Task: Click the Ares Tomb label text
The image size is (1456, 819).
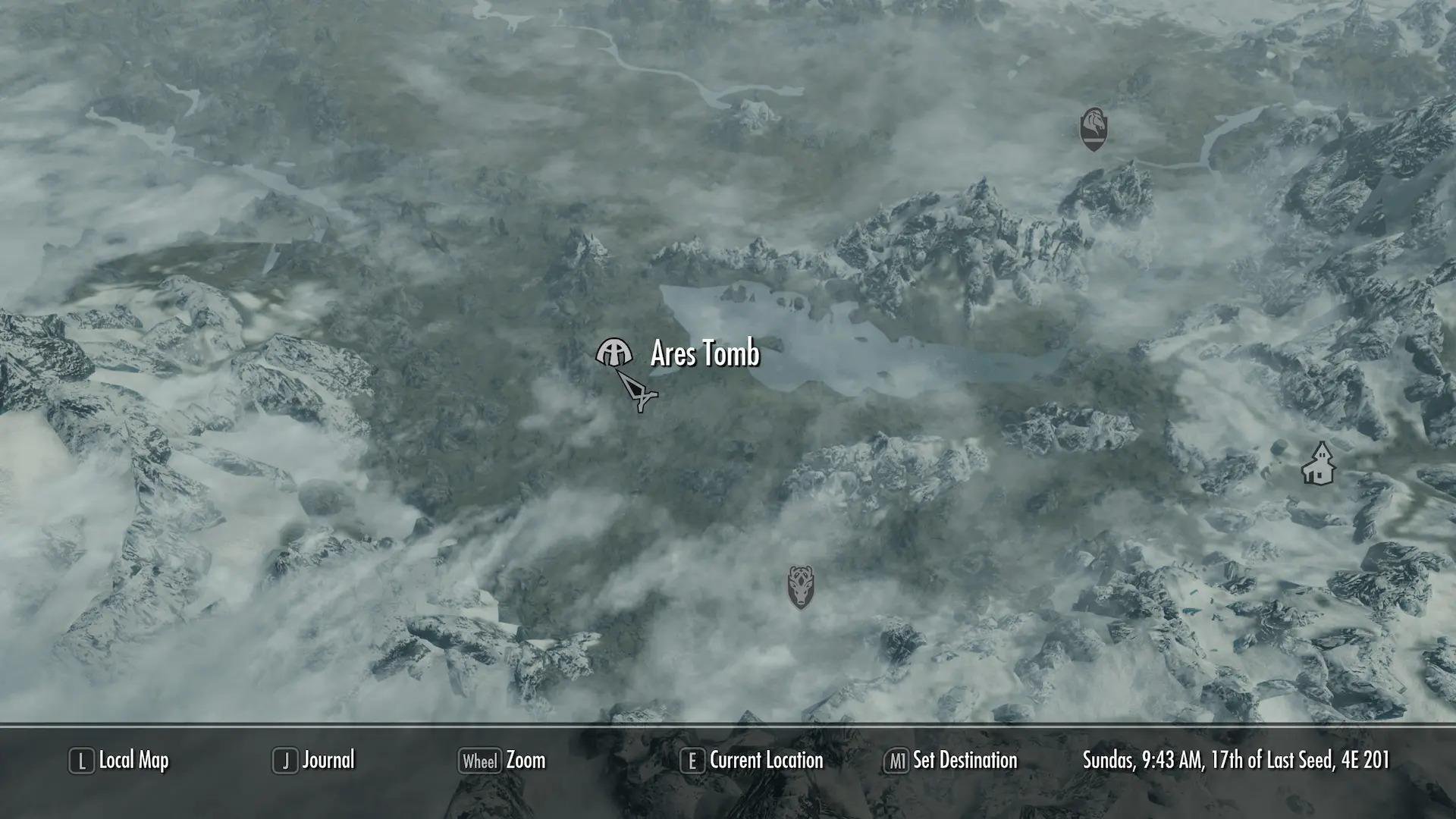Action: [704, 353]
